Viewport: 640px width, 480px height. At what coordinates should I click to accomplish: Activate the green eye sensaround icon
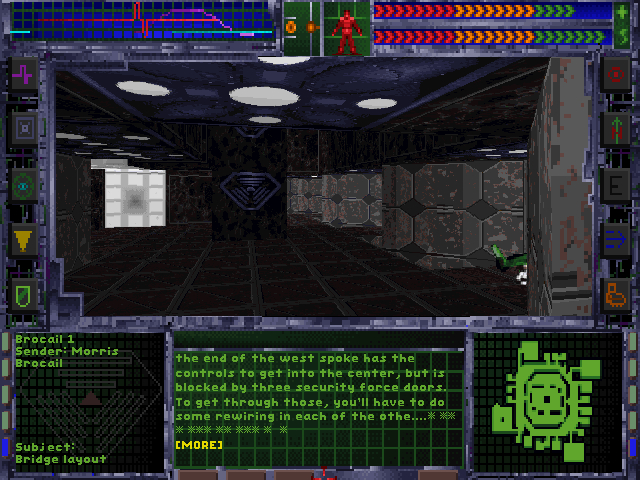point(24,184)
